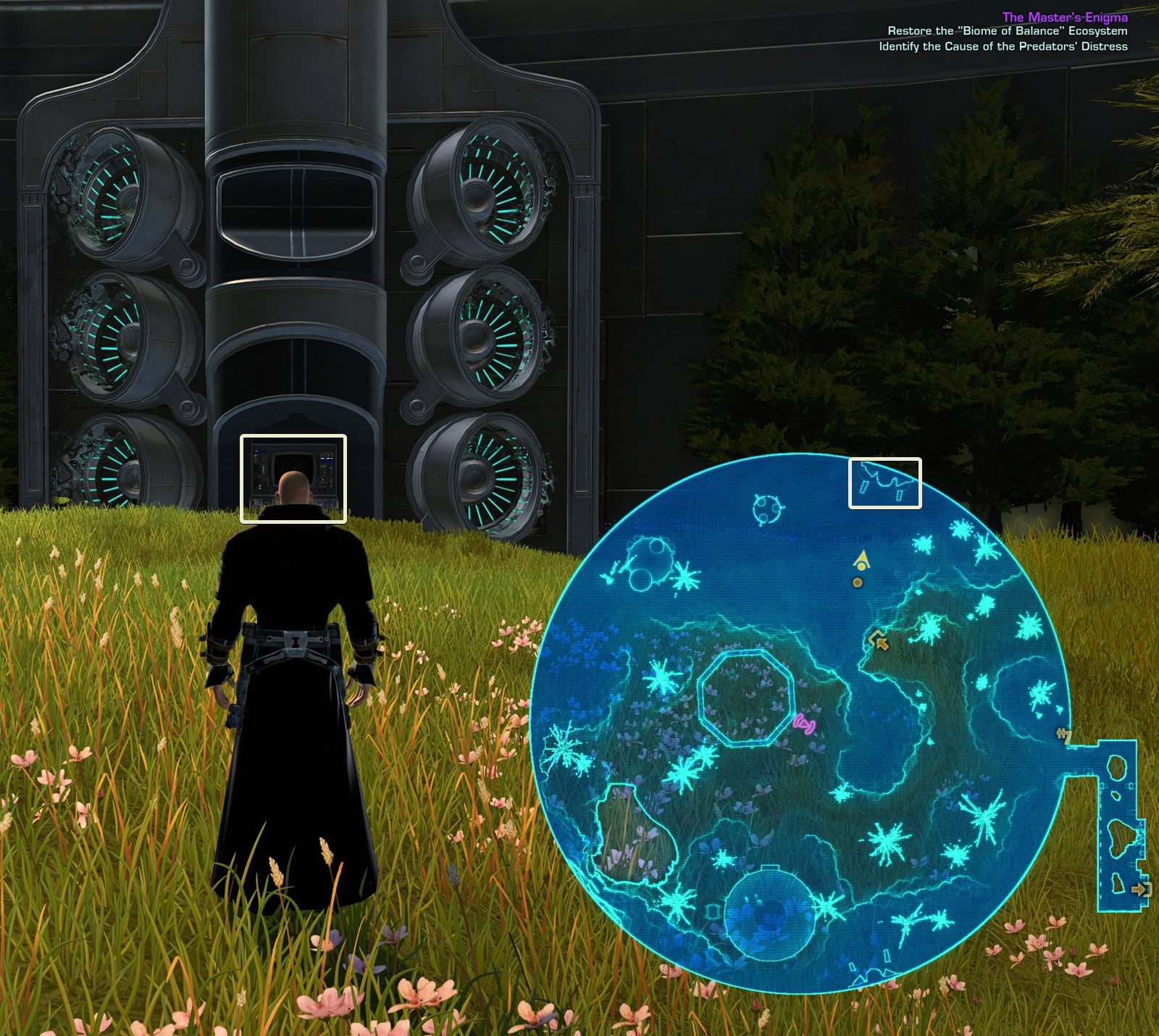Click the yellow player arrow on the map

point(861,559)
